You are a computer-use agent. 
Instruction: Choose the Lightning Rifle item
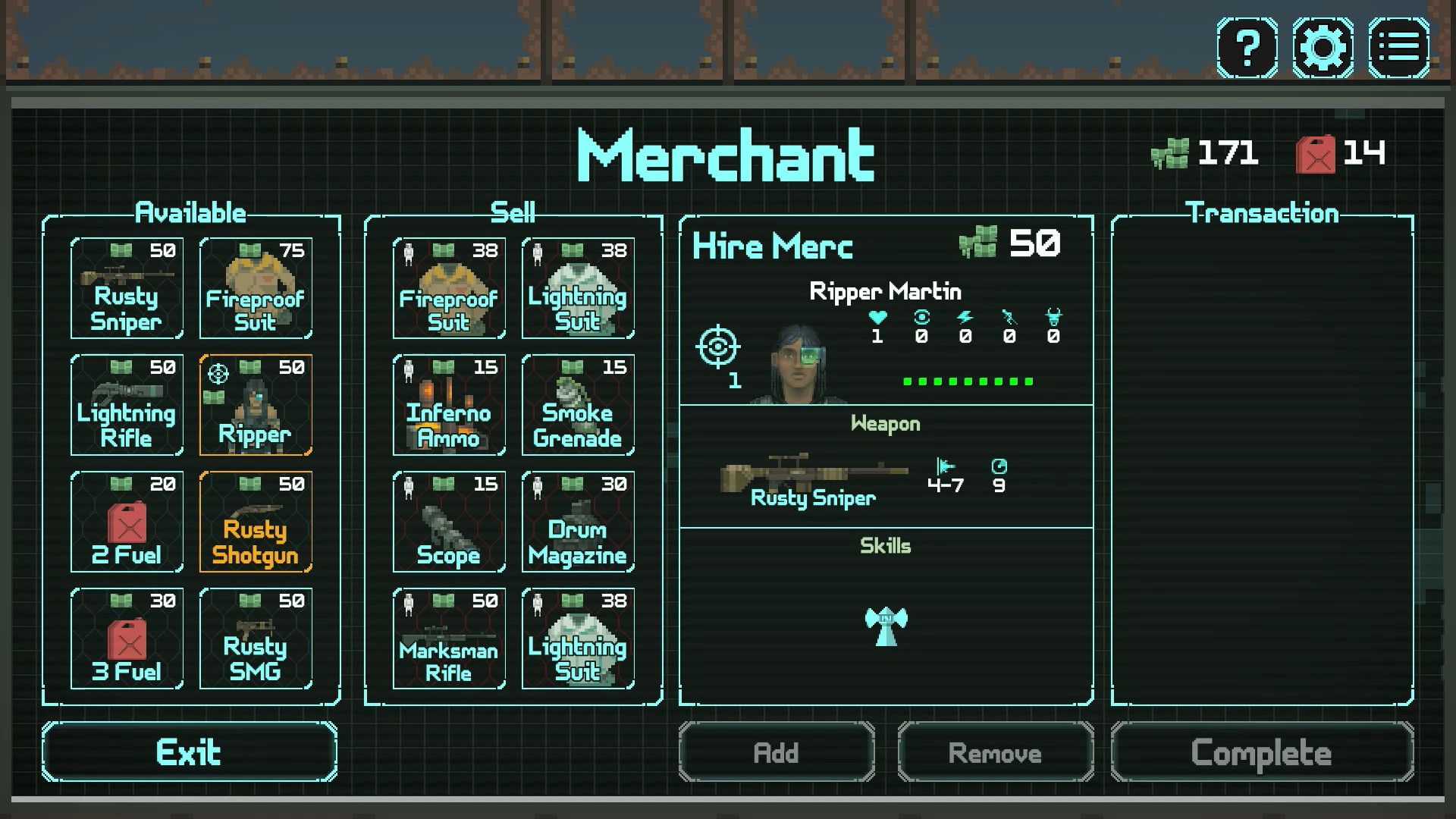pos(127,405)
